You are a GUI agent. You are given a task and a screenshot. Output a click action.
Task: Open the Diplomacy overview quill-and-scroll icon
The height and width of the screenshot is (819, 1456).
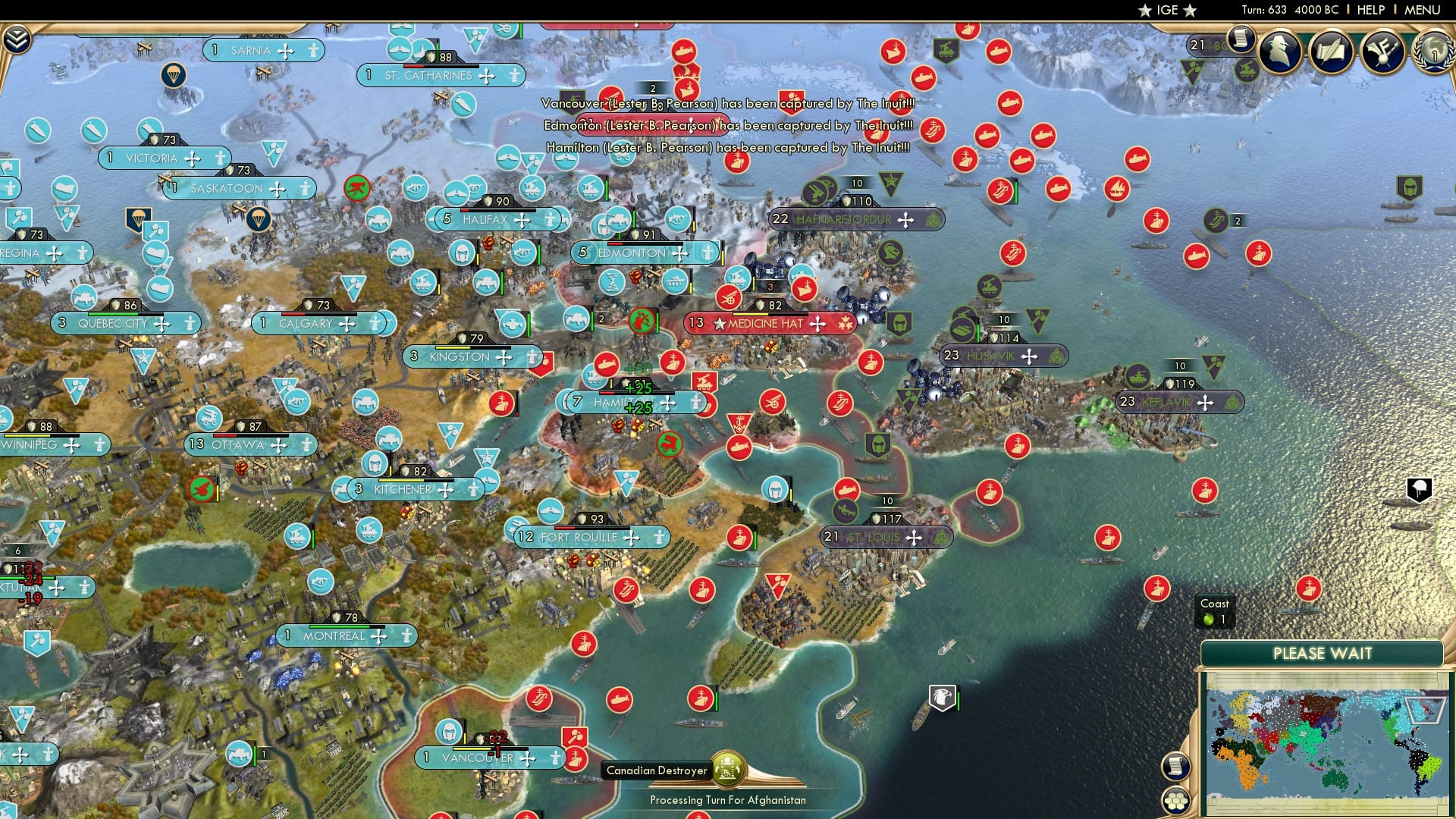(x=1332, y=49)
